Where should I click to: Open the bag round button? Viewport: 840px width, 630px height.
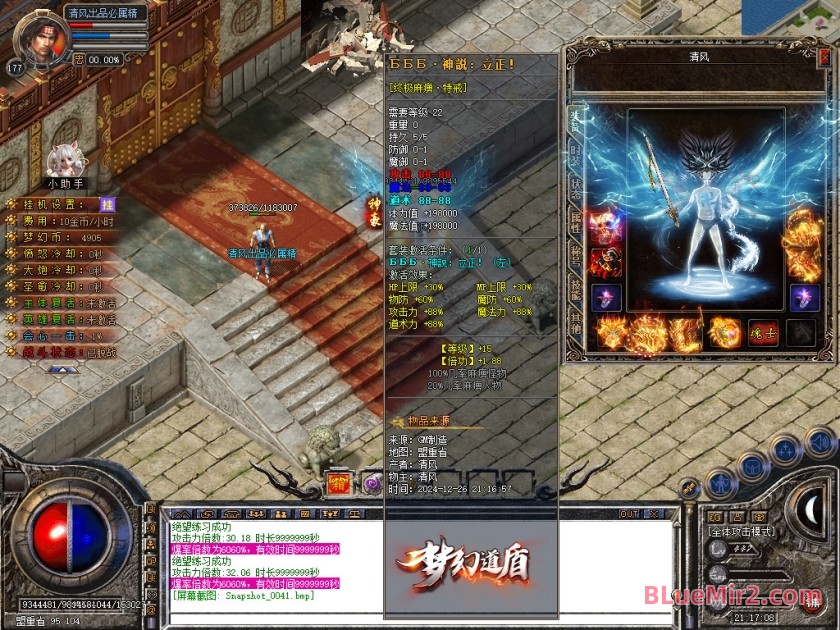pos(750,466)
